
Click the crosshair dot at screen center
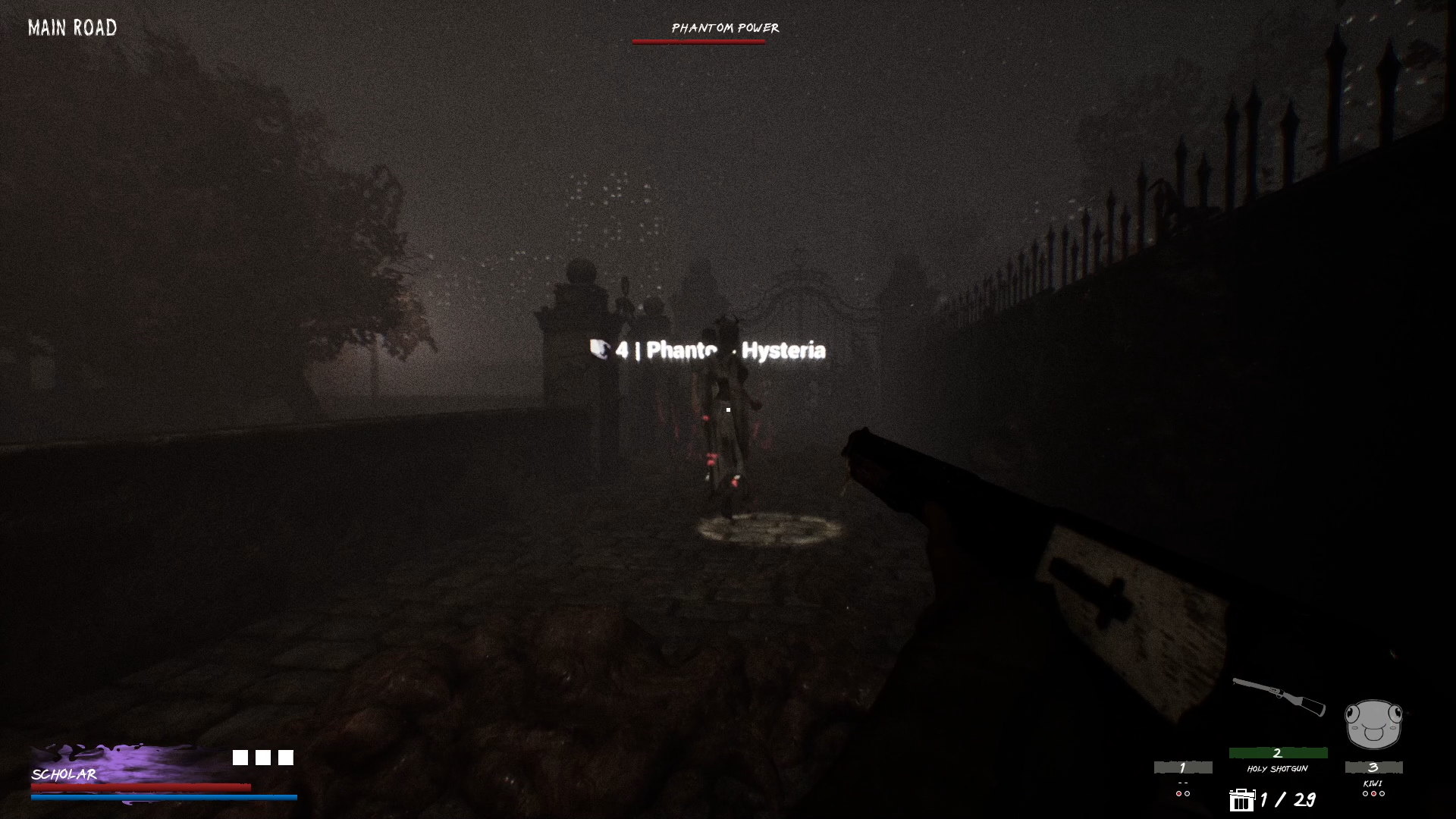point(727,409)
